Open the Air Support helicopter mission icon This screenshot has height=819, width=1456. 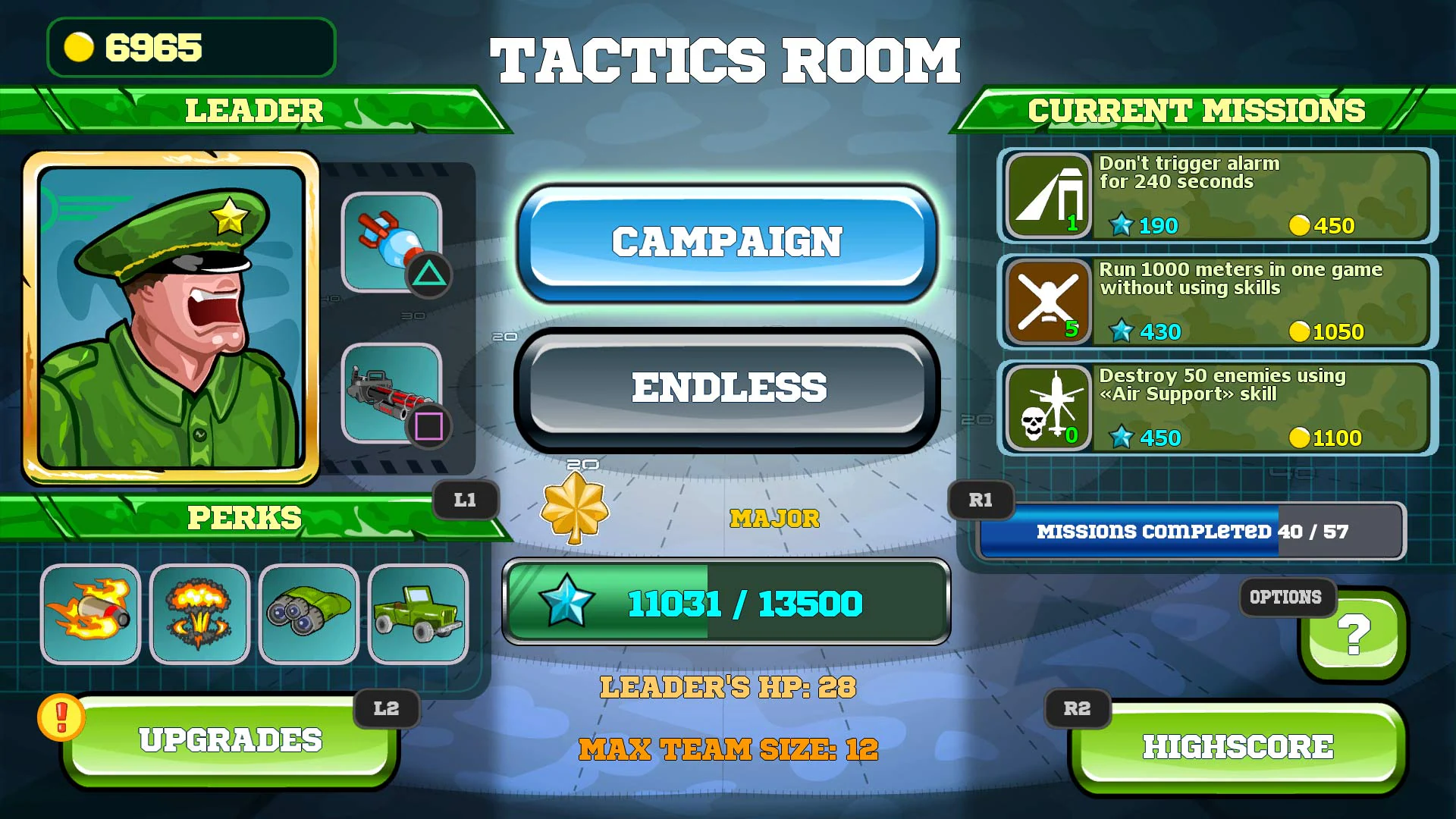click(1046, 408)
